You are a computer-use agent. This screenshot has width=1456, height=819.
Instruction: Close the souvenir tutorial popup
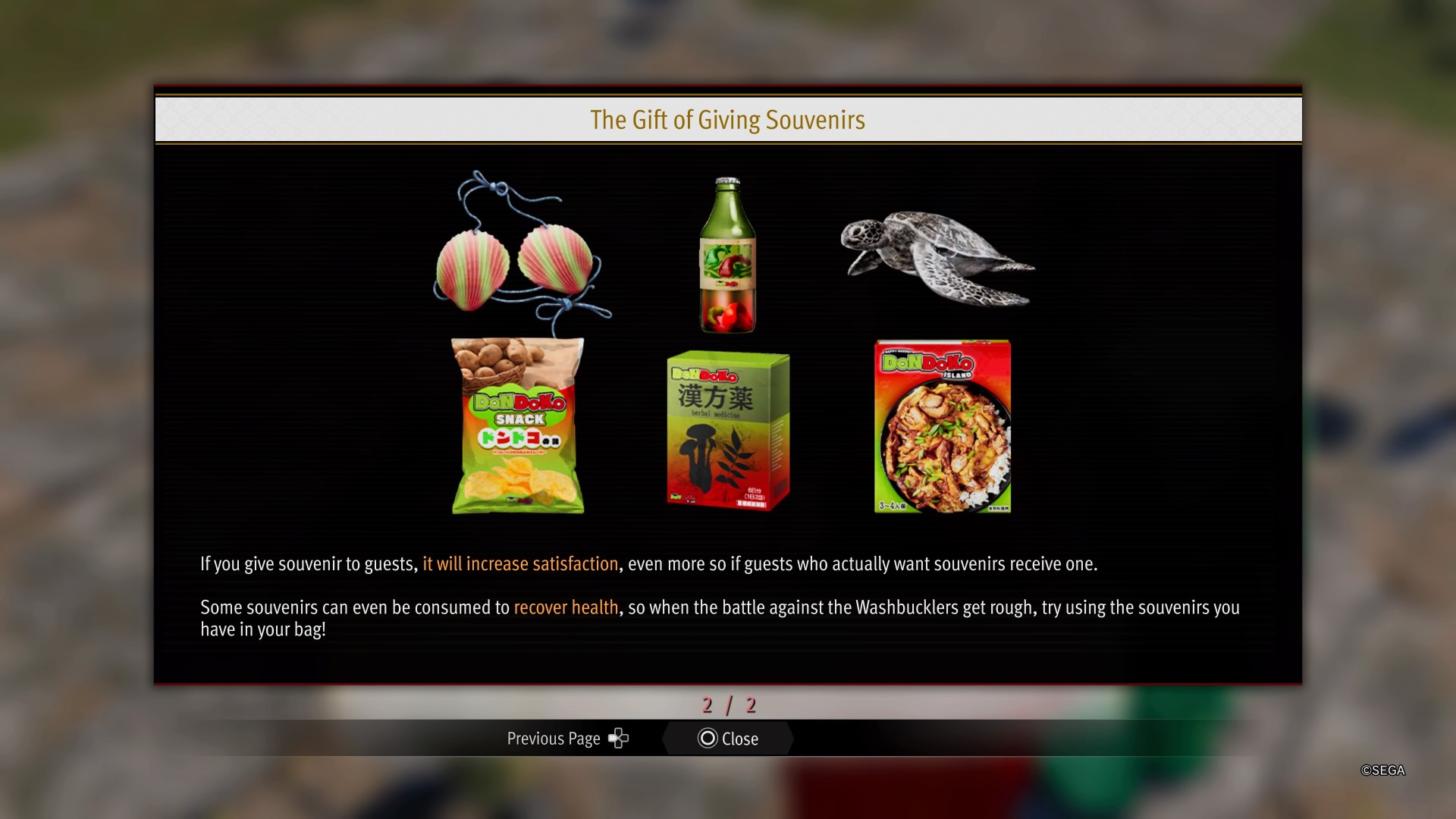coord(728,739)
